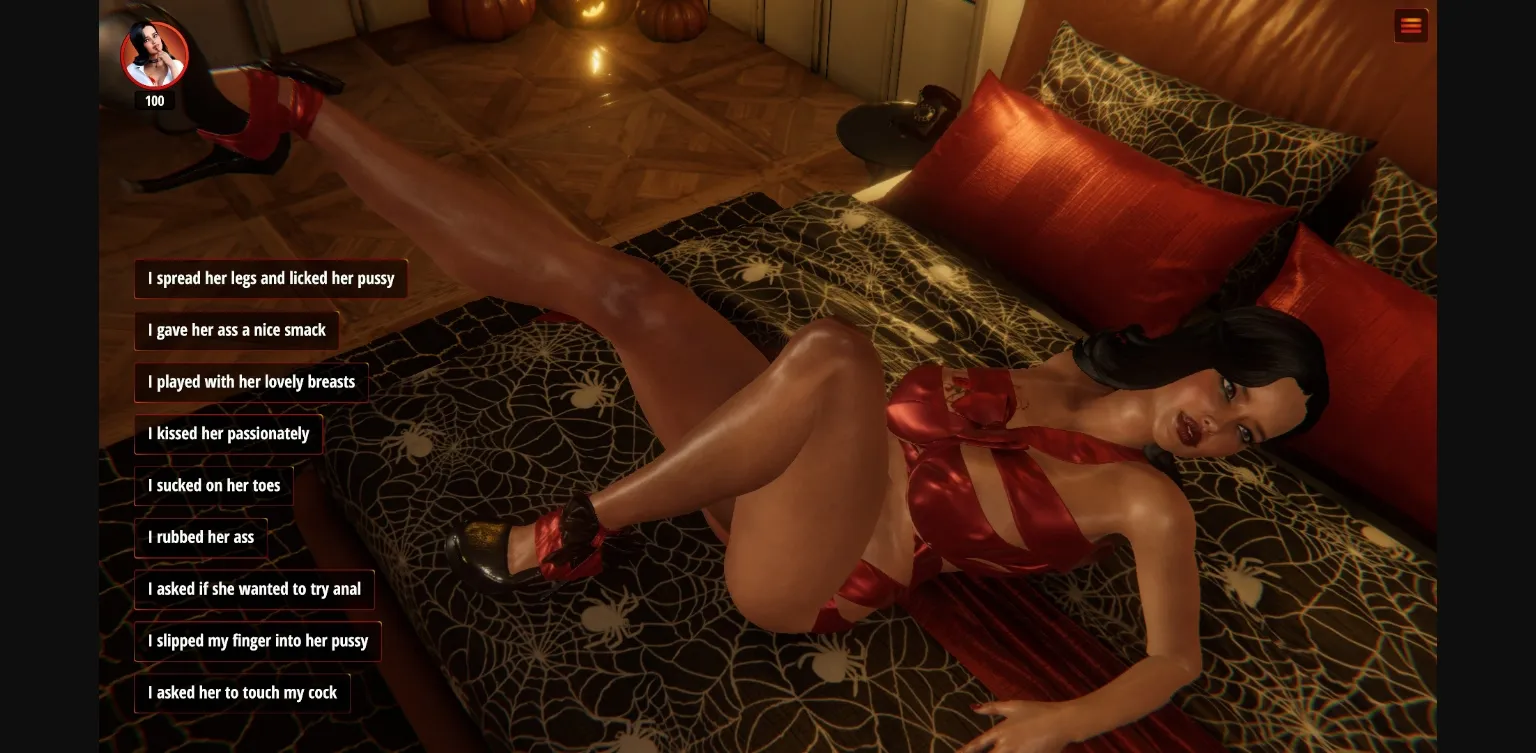Viewport: 1536px width, 753px height.
Task: Click the character's circular portrait avatar
Action: [154, 55]
